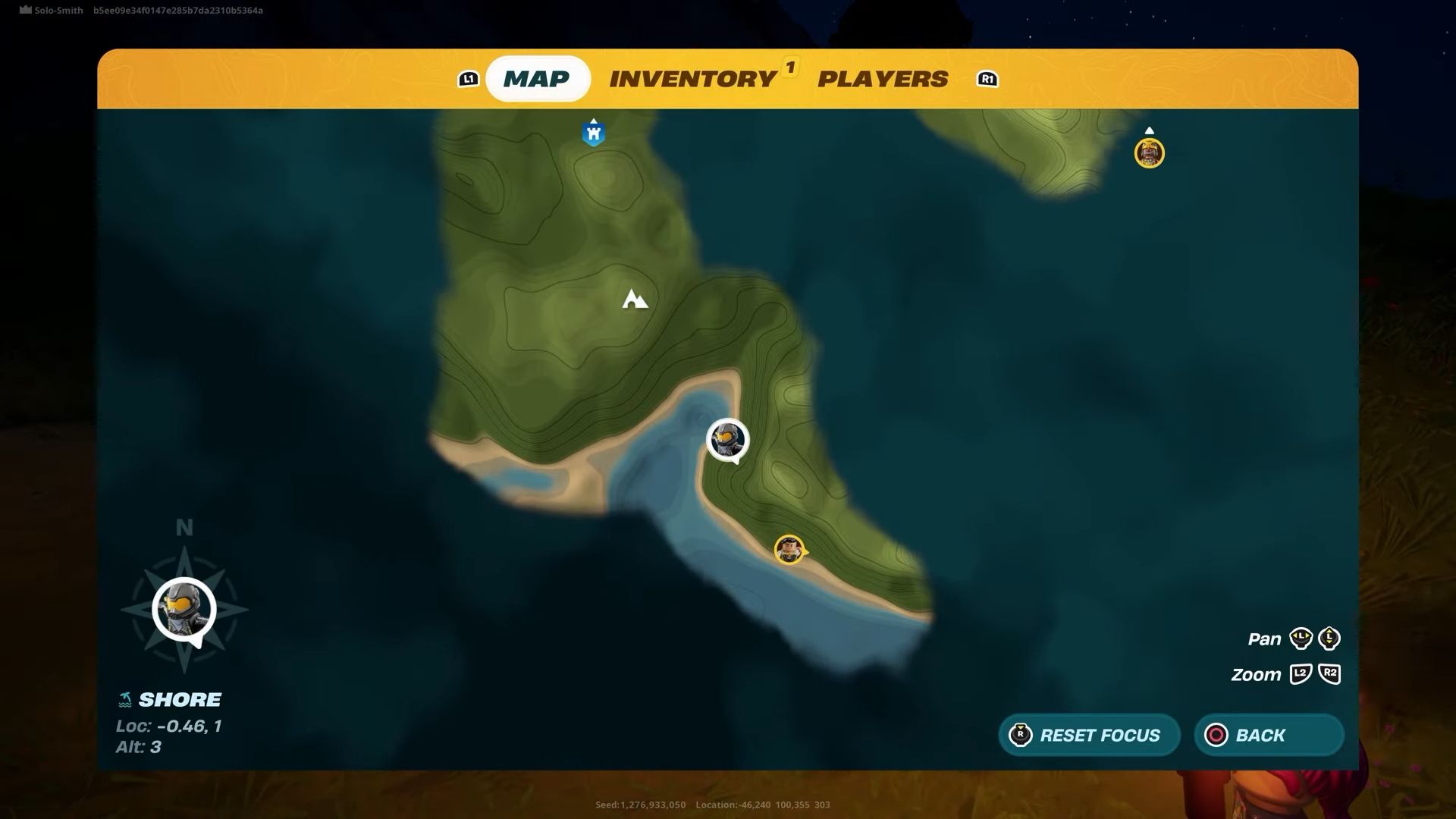
Task: Select the white mountain peak marker
Action: coord(635,300)
